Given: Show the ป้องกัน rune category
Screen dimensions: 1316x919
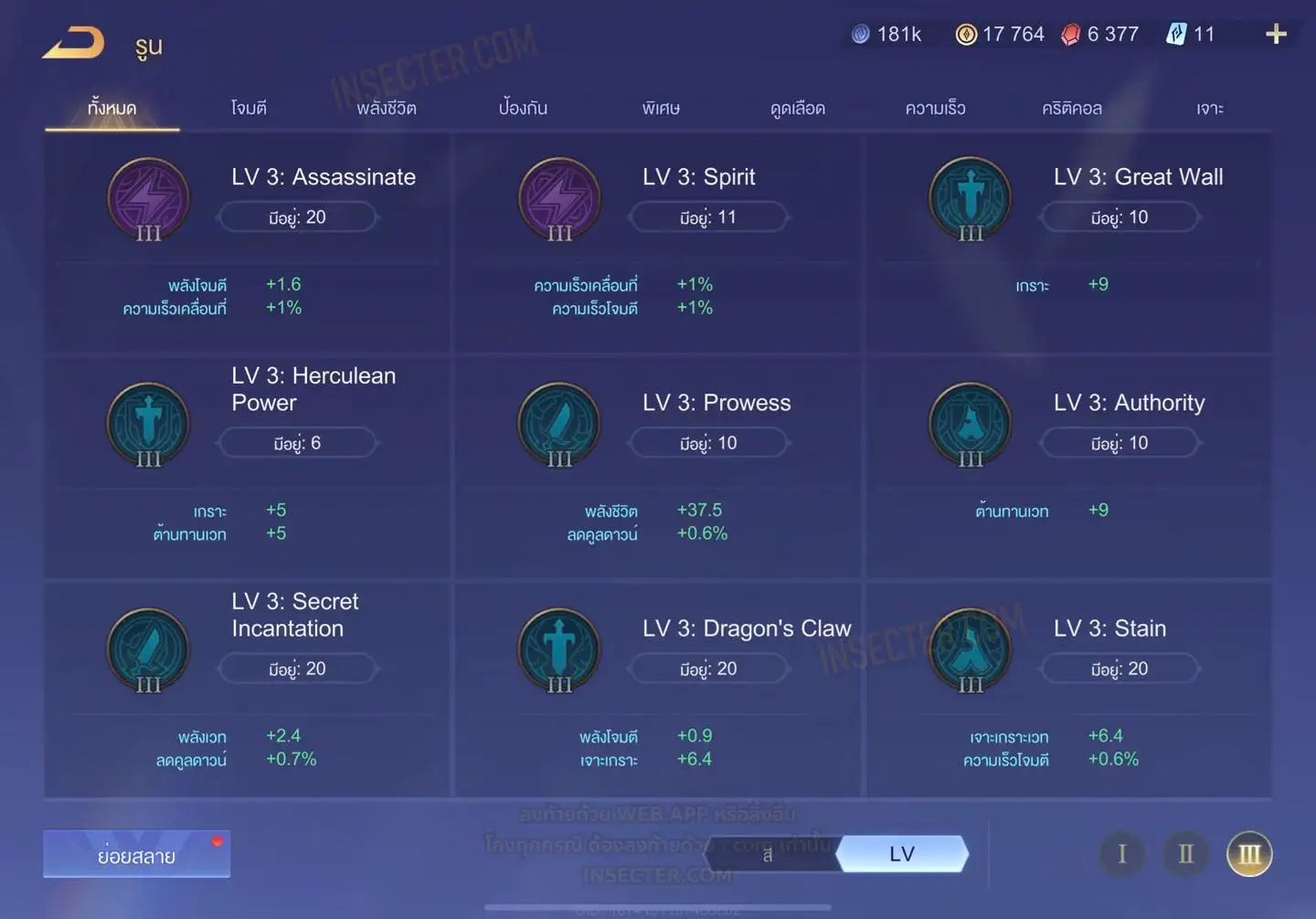Looking at the screenshot, I should (x=523, y=109).
